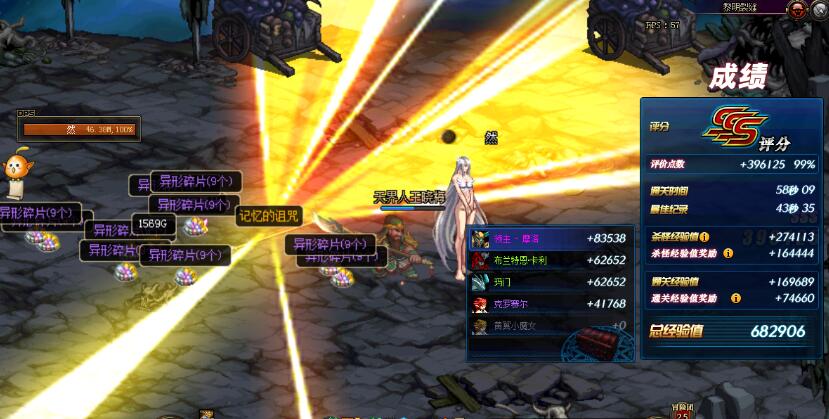This screenshot has width=829, height=419.
Task: Click the red boss skull minimap icon
Action: (798, 10)
